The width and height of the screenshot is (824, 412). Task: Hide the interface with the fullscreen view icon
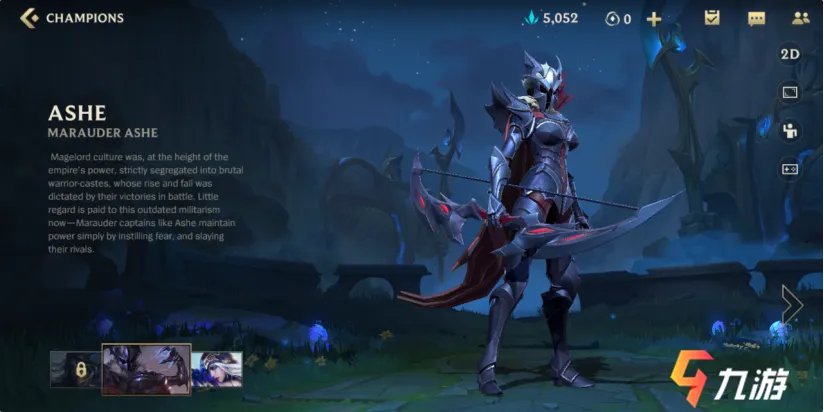(x=790, y=92)
